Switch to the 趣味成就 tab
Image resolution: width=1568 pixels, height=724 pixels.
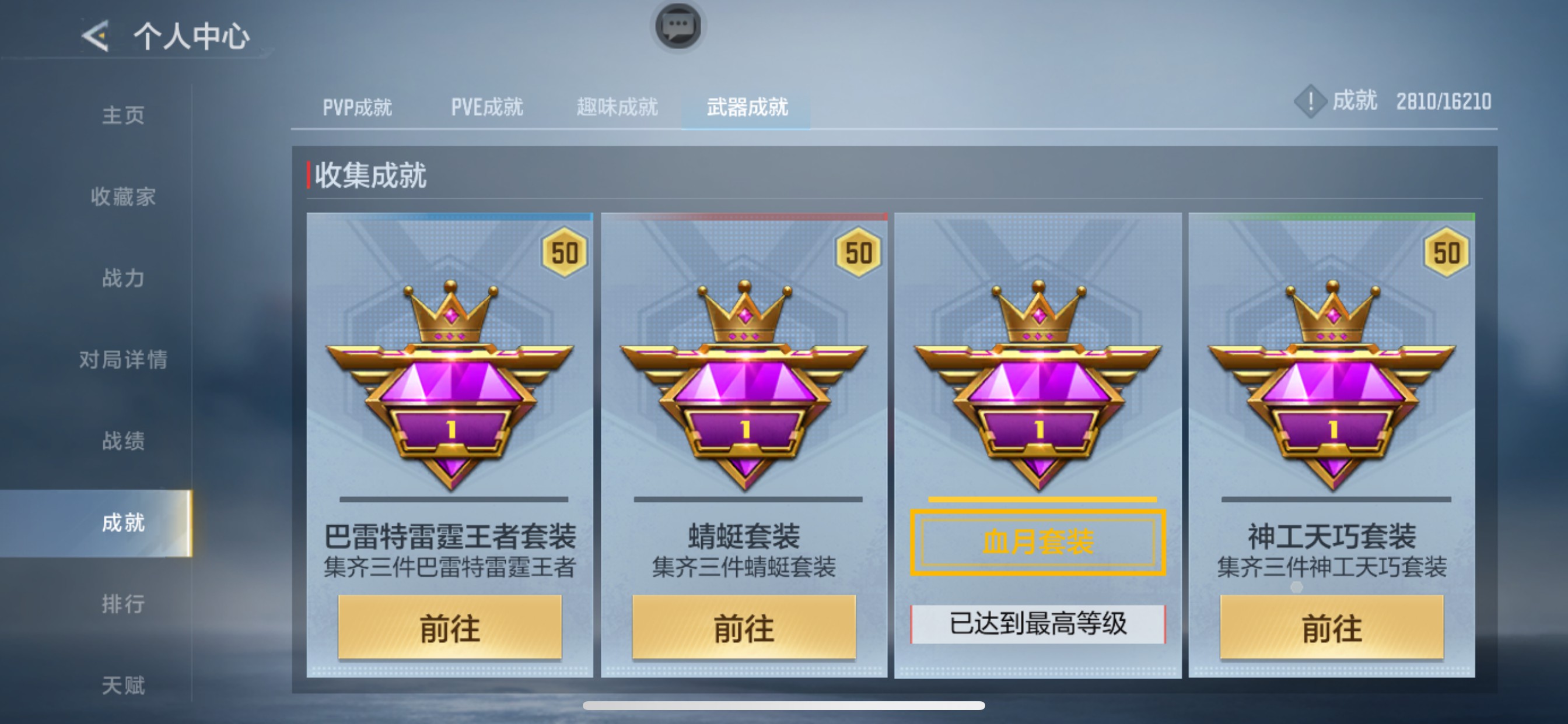[x=616, y=107]
